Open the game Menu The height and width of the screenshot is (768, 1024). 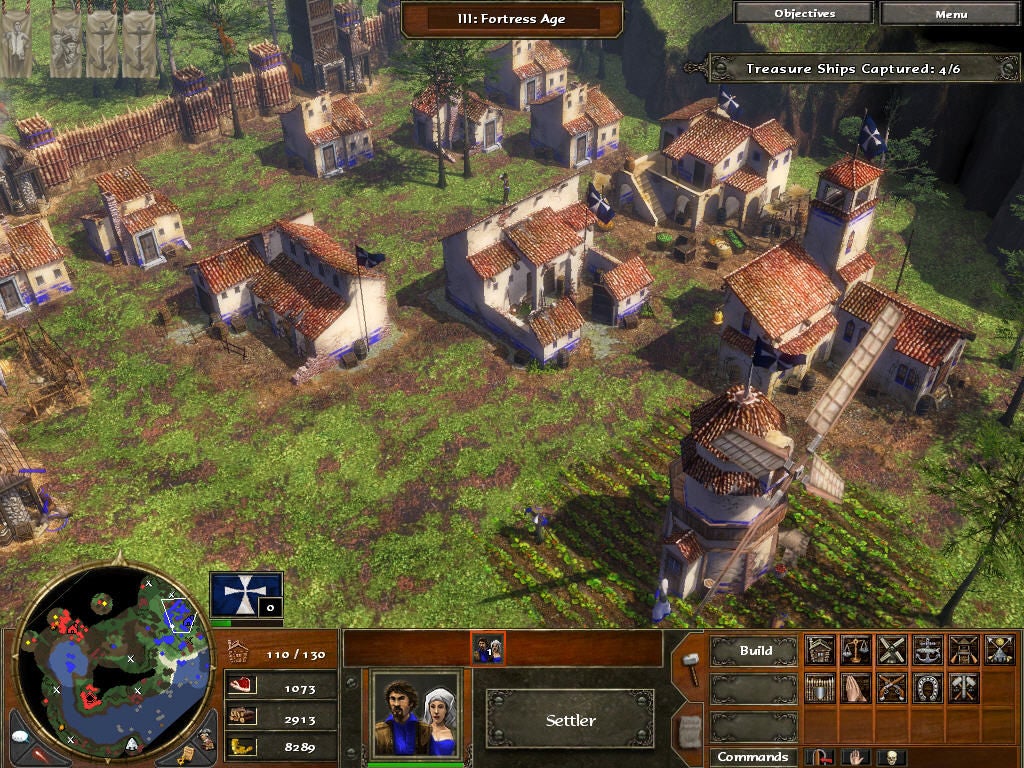tap(951, 14)
